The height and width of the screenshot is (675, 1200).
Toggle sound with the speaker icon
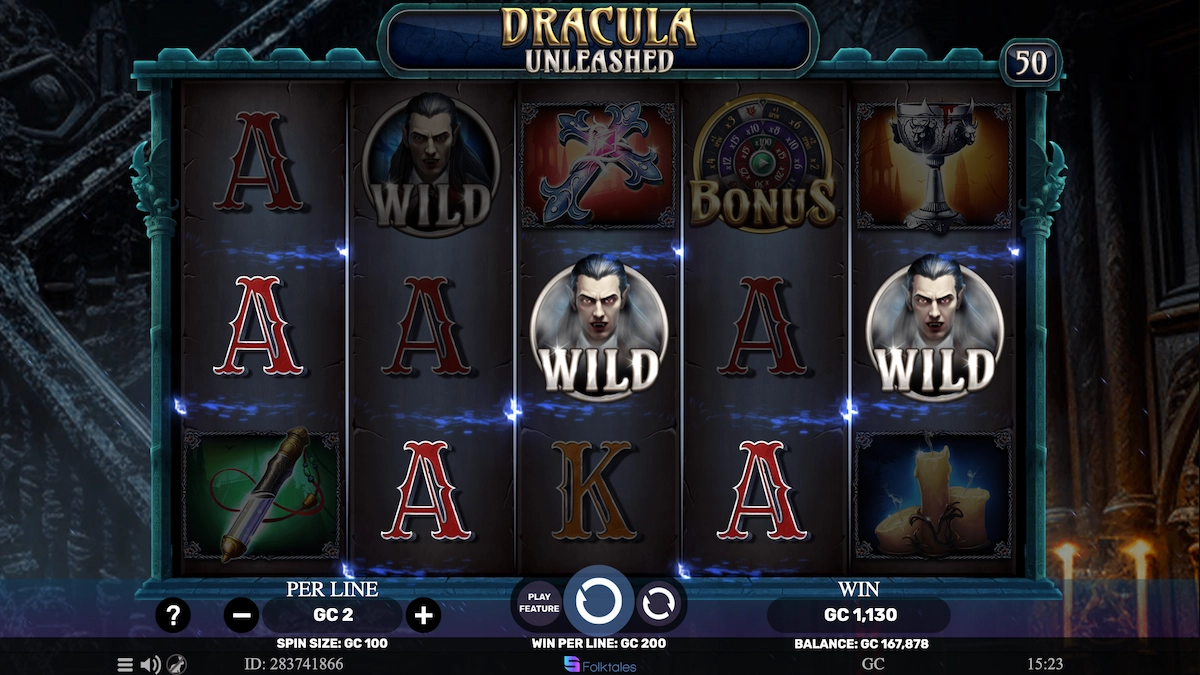(150, 664)
